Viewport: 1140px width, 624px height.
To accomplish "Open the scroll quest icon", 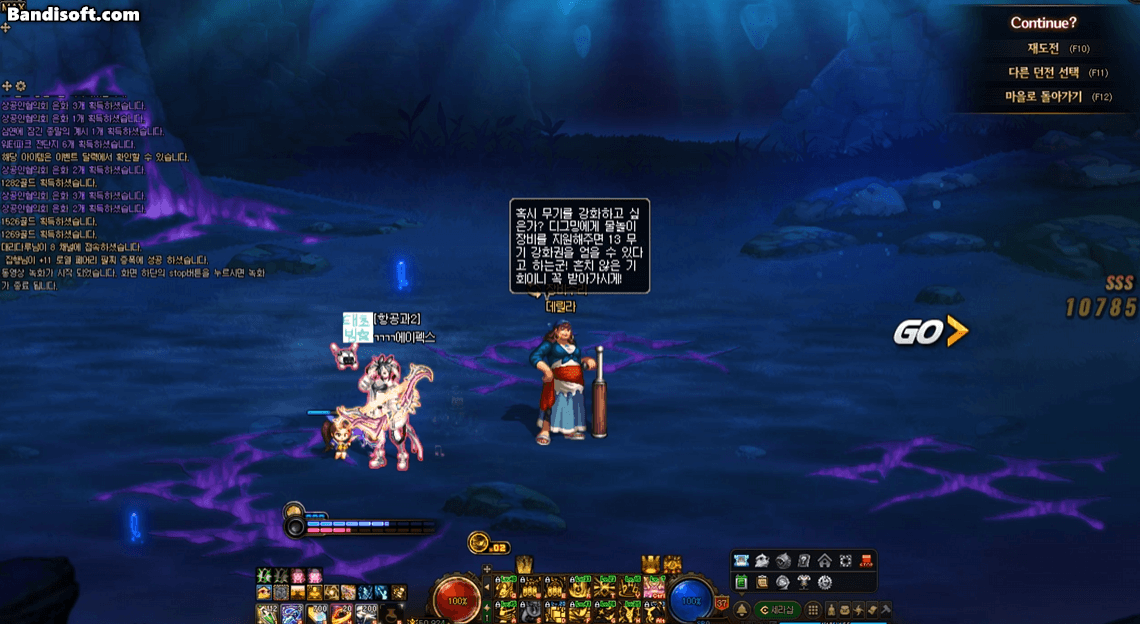I will (x=762, y=582).
